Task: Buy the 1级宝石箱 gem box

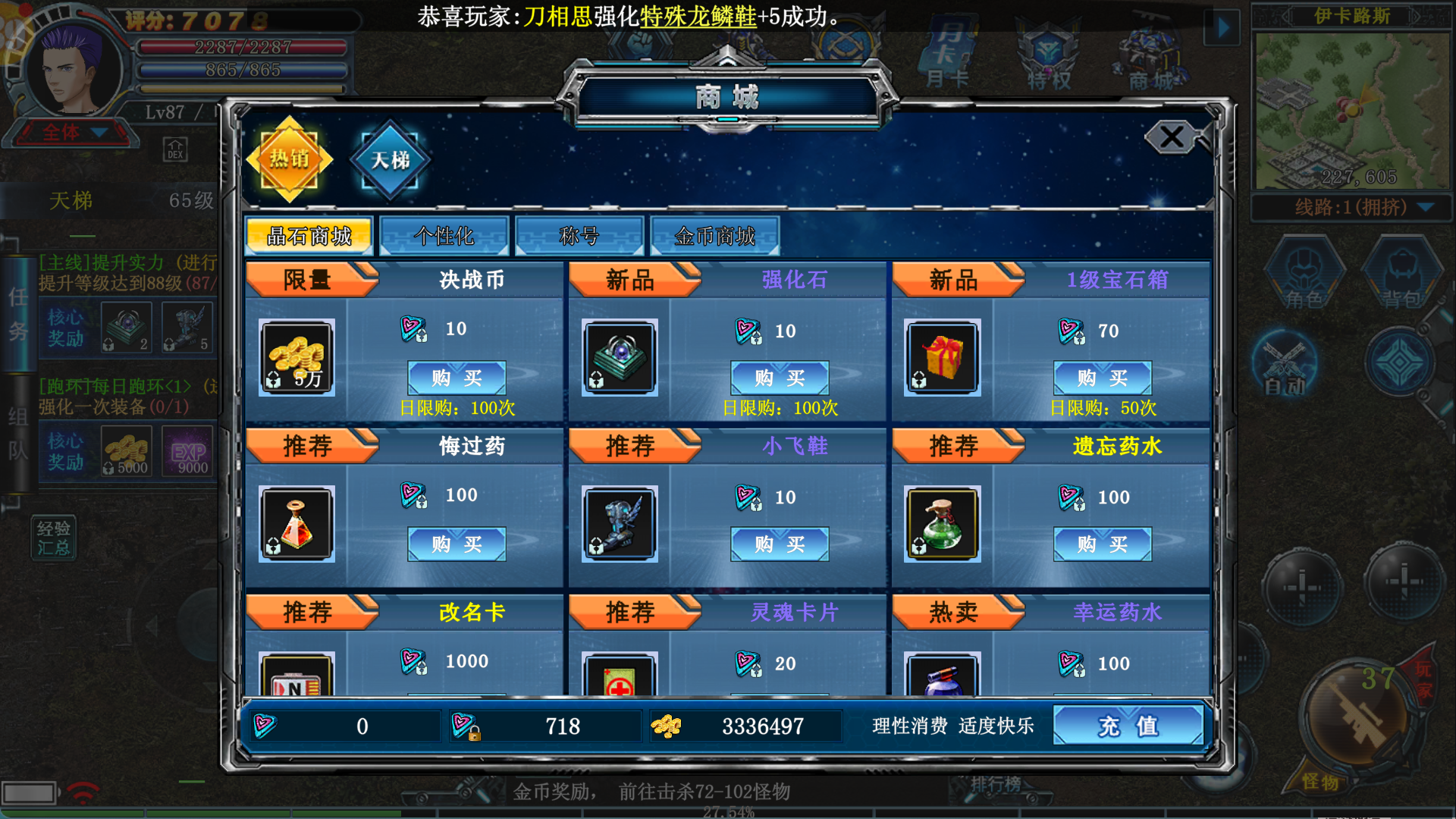Action: [x=1103, y=378]
